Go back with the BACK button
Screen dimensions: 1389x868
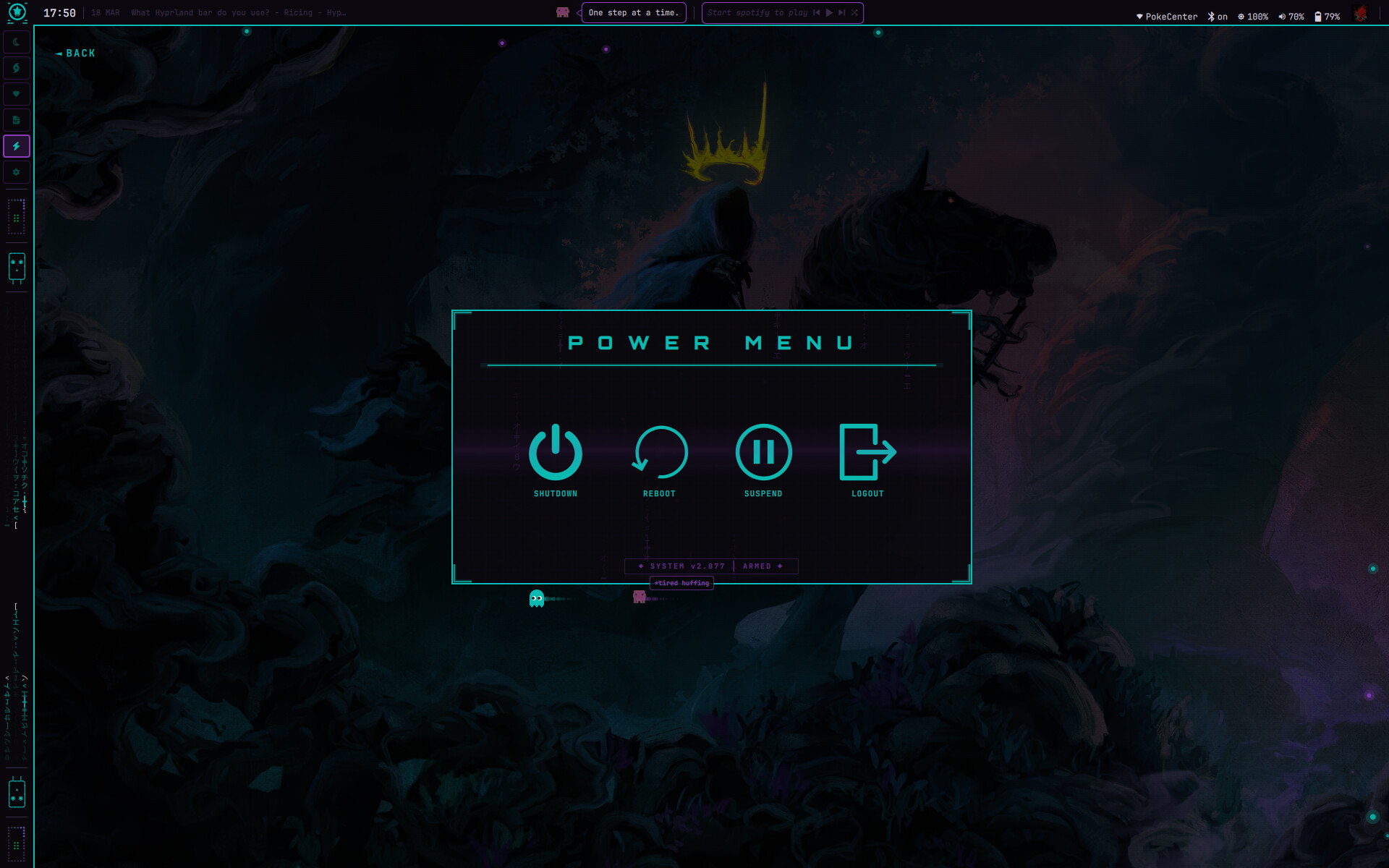tap(76, 54)
